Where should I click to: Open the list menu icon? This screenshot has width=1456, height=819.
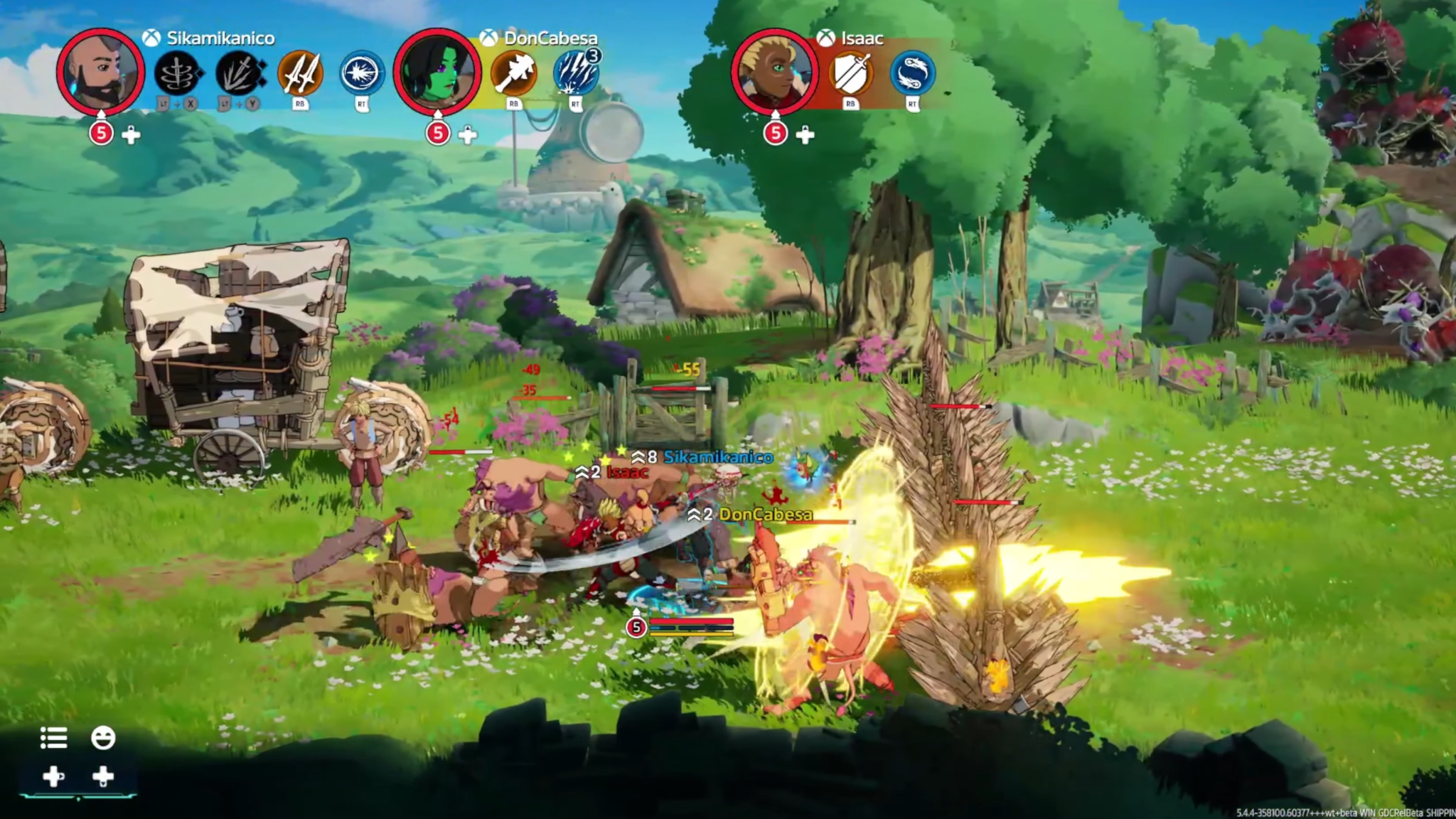[54, 738]
